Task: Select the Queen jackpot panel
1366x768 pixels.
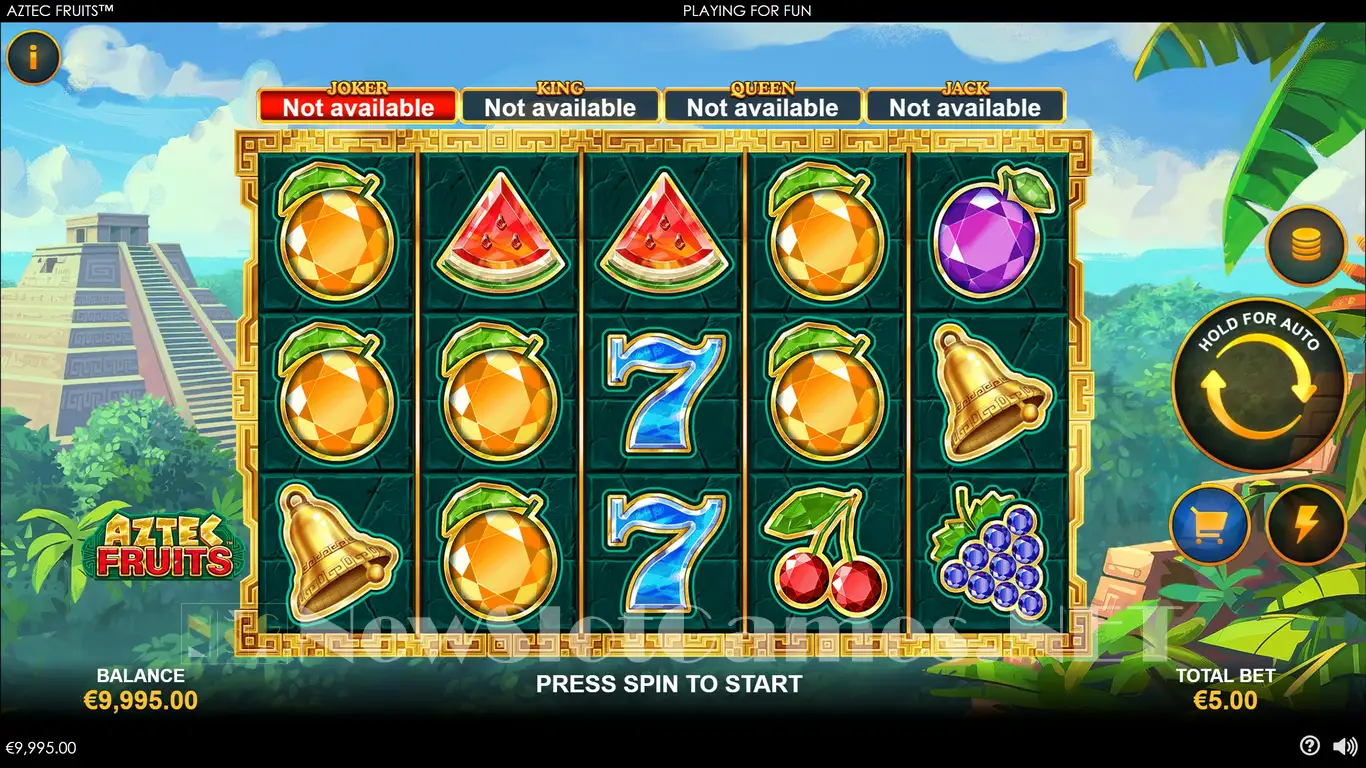Action: coord(762,106)
